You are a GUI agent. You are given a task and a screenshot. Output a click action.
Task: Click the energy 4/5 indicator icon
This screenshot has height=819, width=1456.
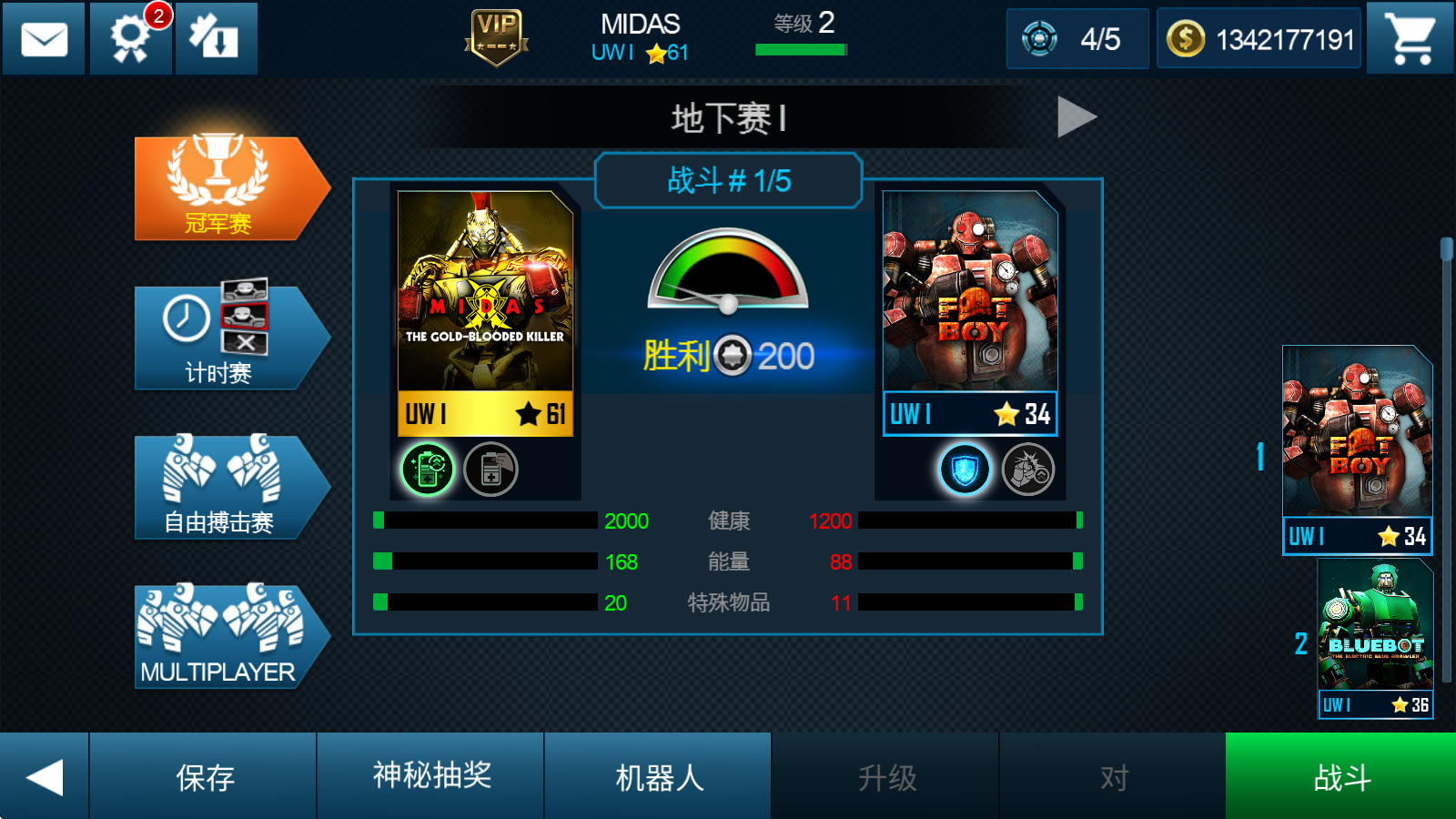point(1037,38)
